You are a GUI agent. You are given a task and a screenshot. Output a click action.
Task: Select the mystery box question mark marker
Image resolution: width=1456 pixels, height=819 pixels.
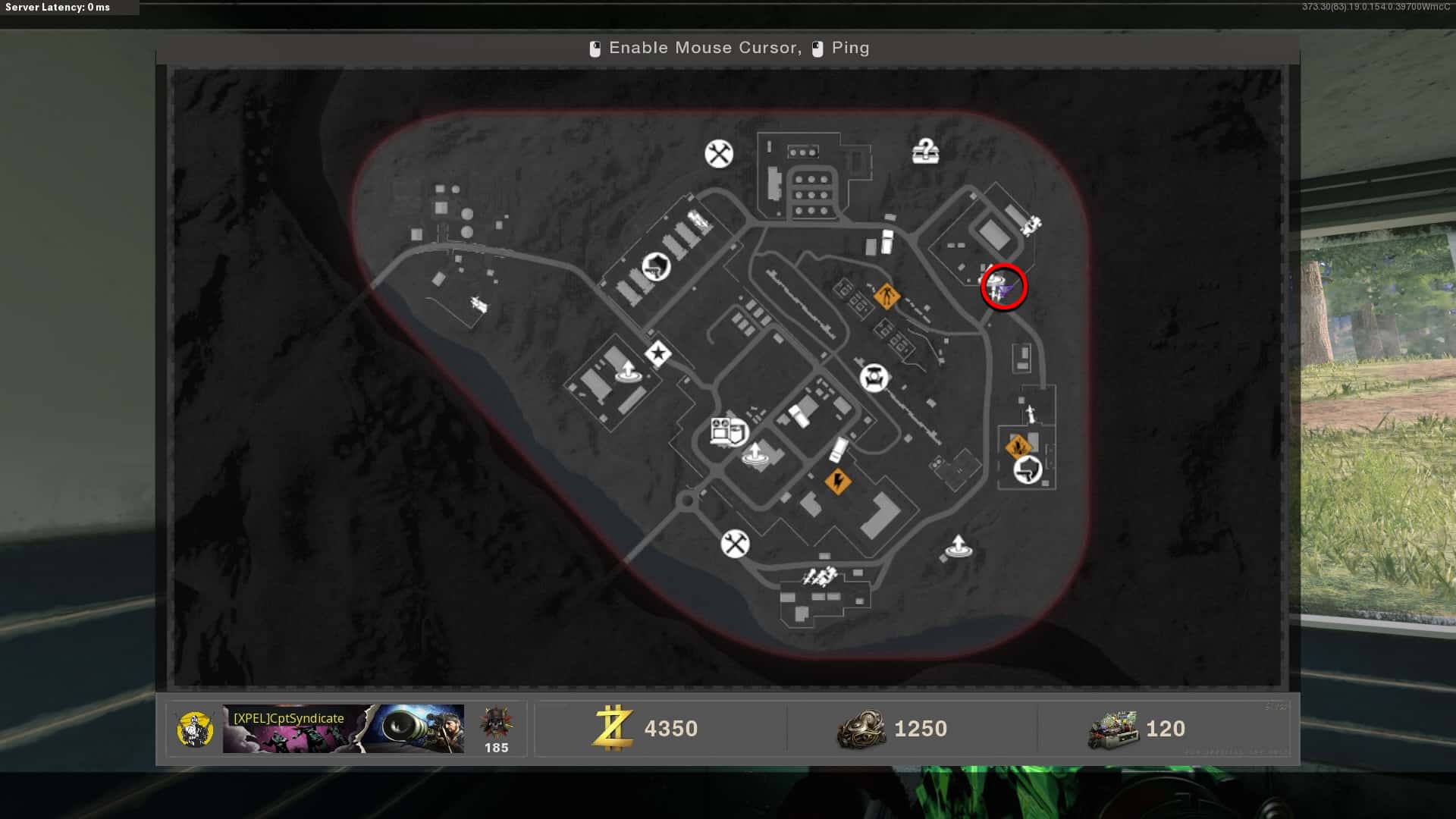pyautogui.click(x=925, y=152)
